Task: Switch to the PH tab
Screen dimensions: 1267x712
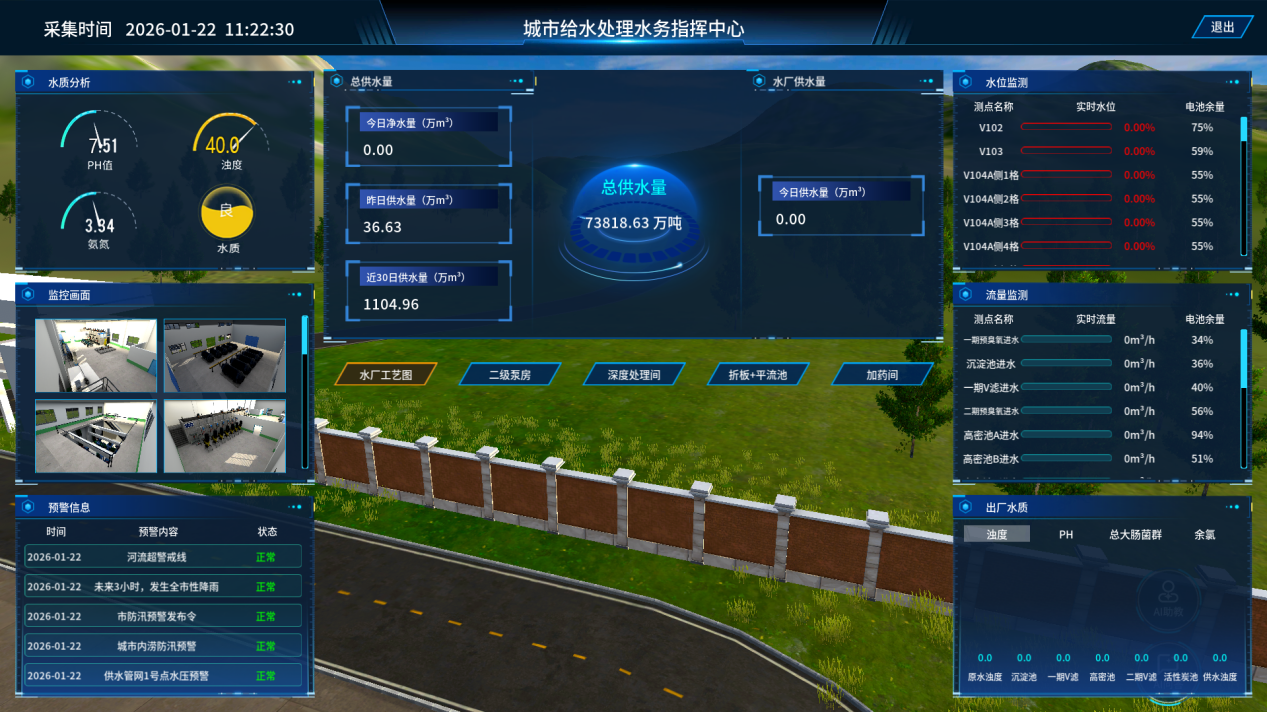Action: pos(1066,535)
